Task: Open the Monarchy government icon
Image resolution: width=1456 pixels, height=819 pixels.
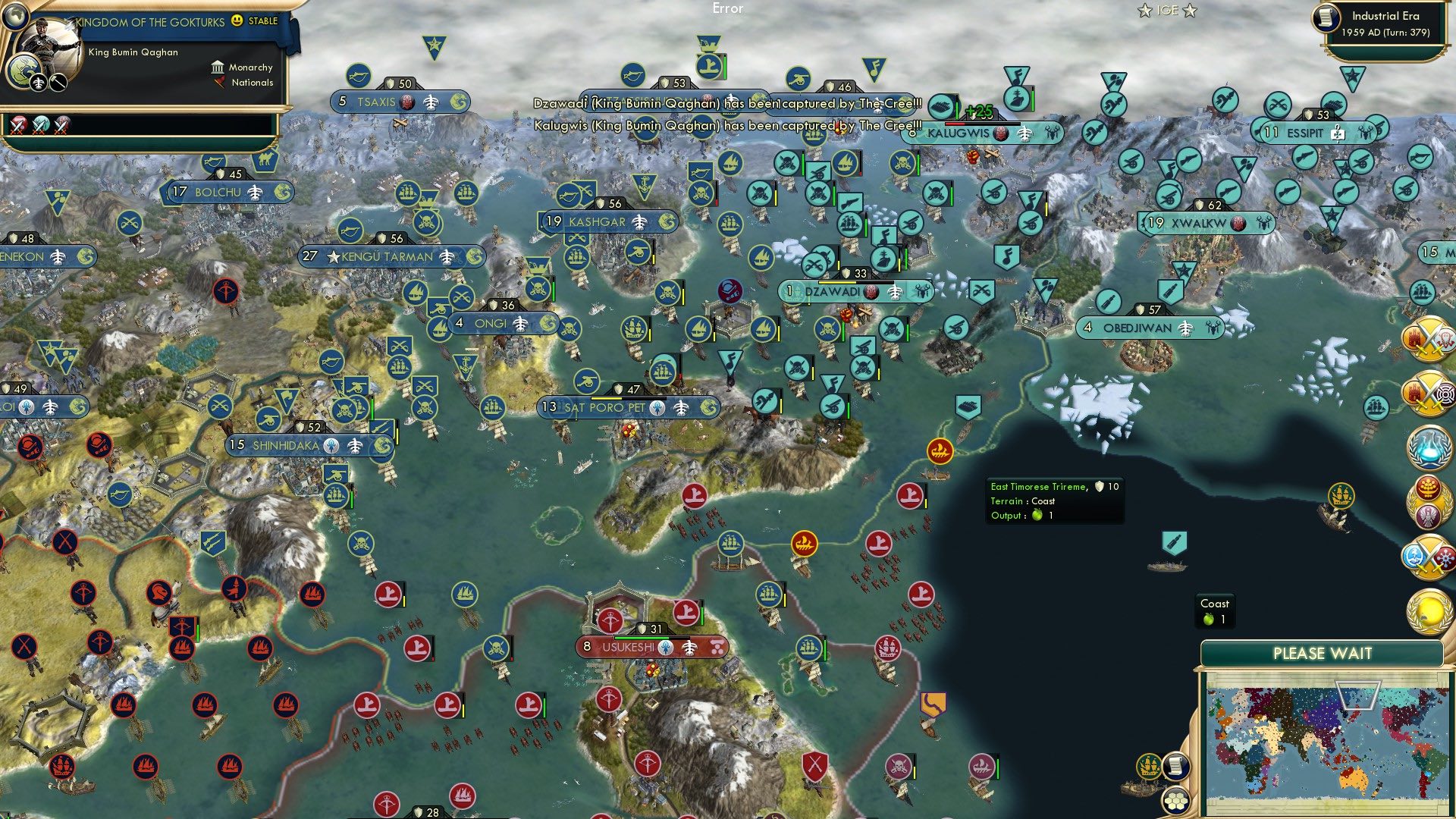Action: pos(217,67)
